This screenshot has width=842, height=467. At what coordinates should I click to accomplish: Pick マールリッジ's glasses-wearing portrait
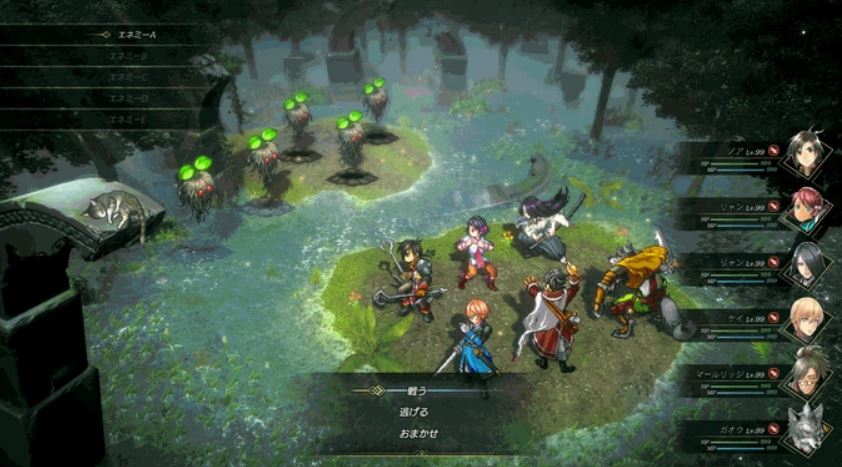point(807,373)
